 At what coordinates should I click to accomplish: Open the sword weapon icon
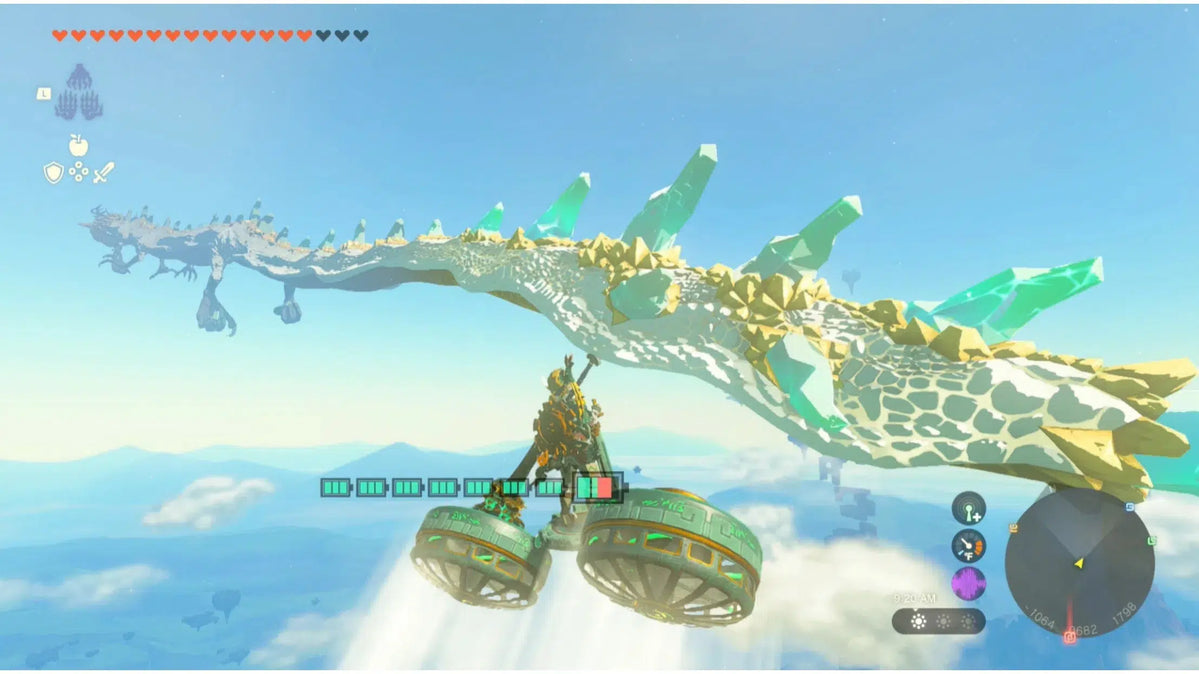[x=103, y=172]
